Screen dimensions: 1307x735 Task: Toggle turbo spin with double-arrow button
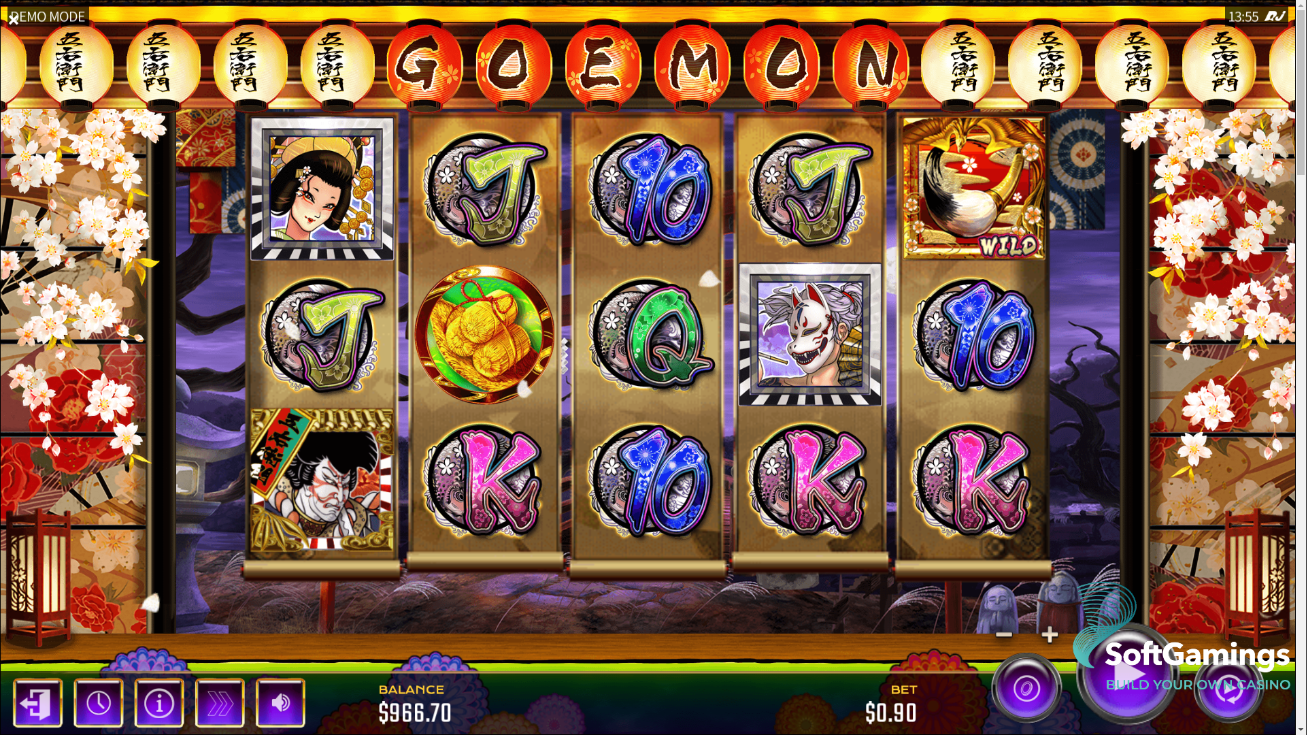coord(220,703)
